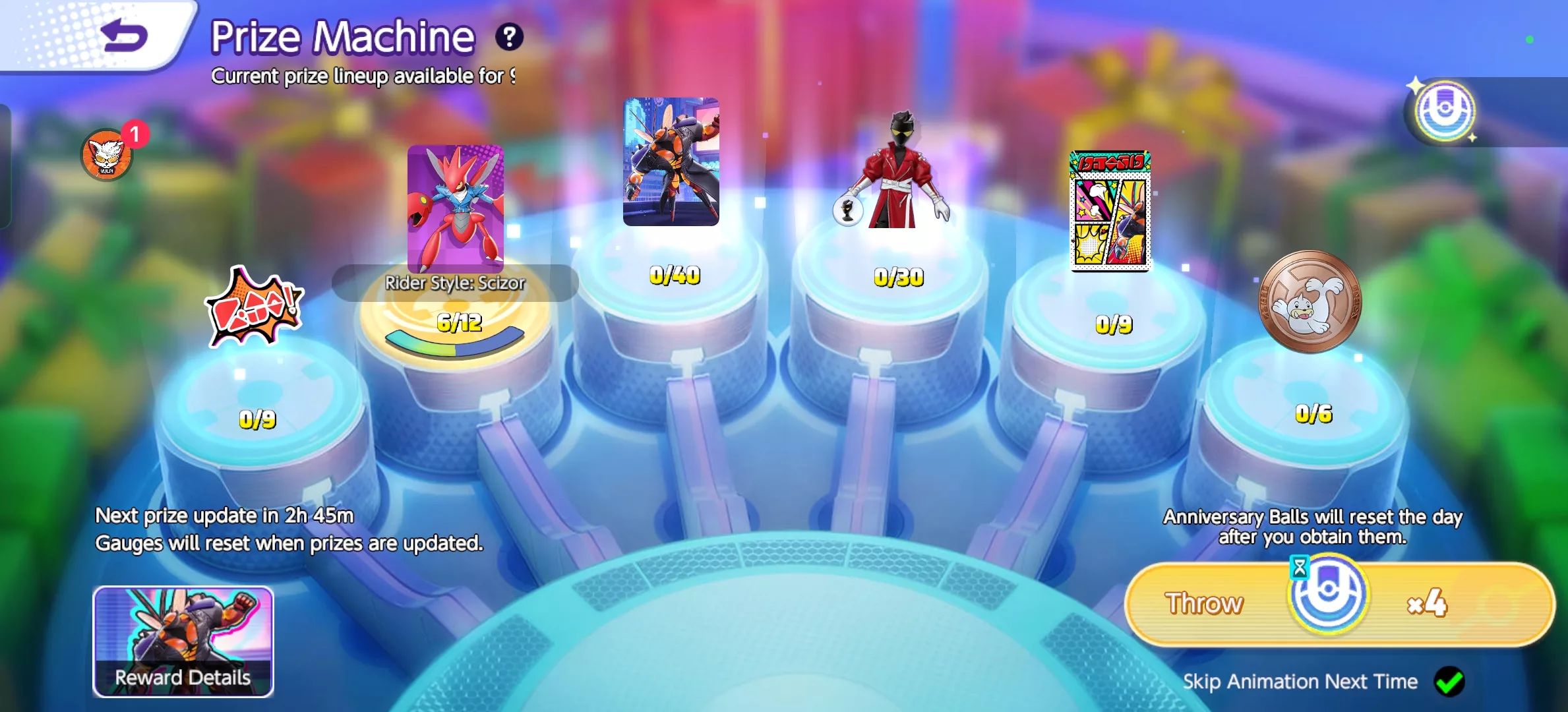Select the Rider Style: Scizor prize
The width and height of the screenshot is (1568, 712).
(456, 208)
